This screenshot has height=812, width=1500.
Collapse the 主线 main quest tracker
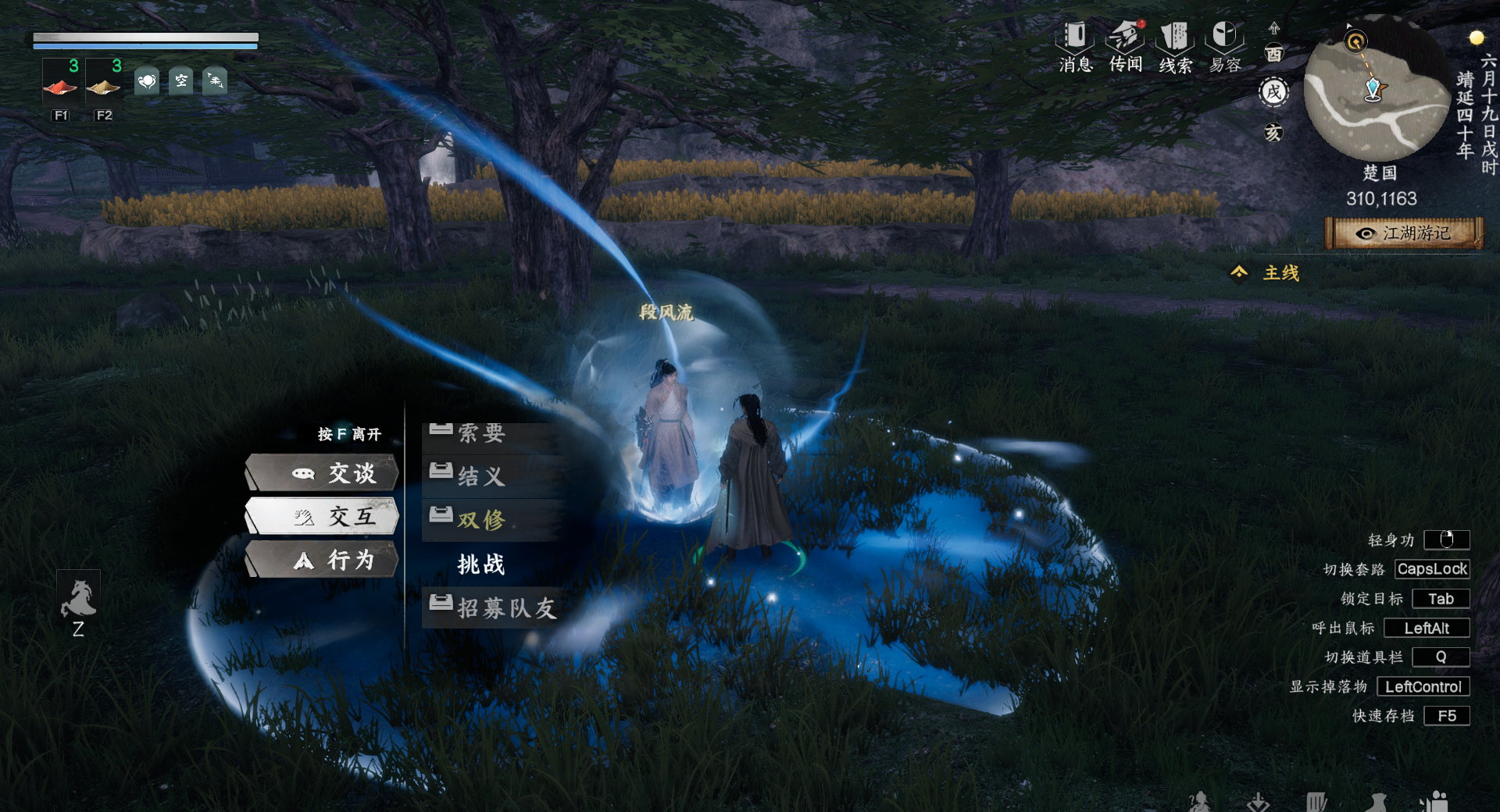[1240, 272]
